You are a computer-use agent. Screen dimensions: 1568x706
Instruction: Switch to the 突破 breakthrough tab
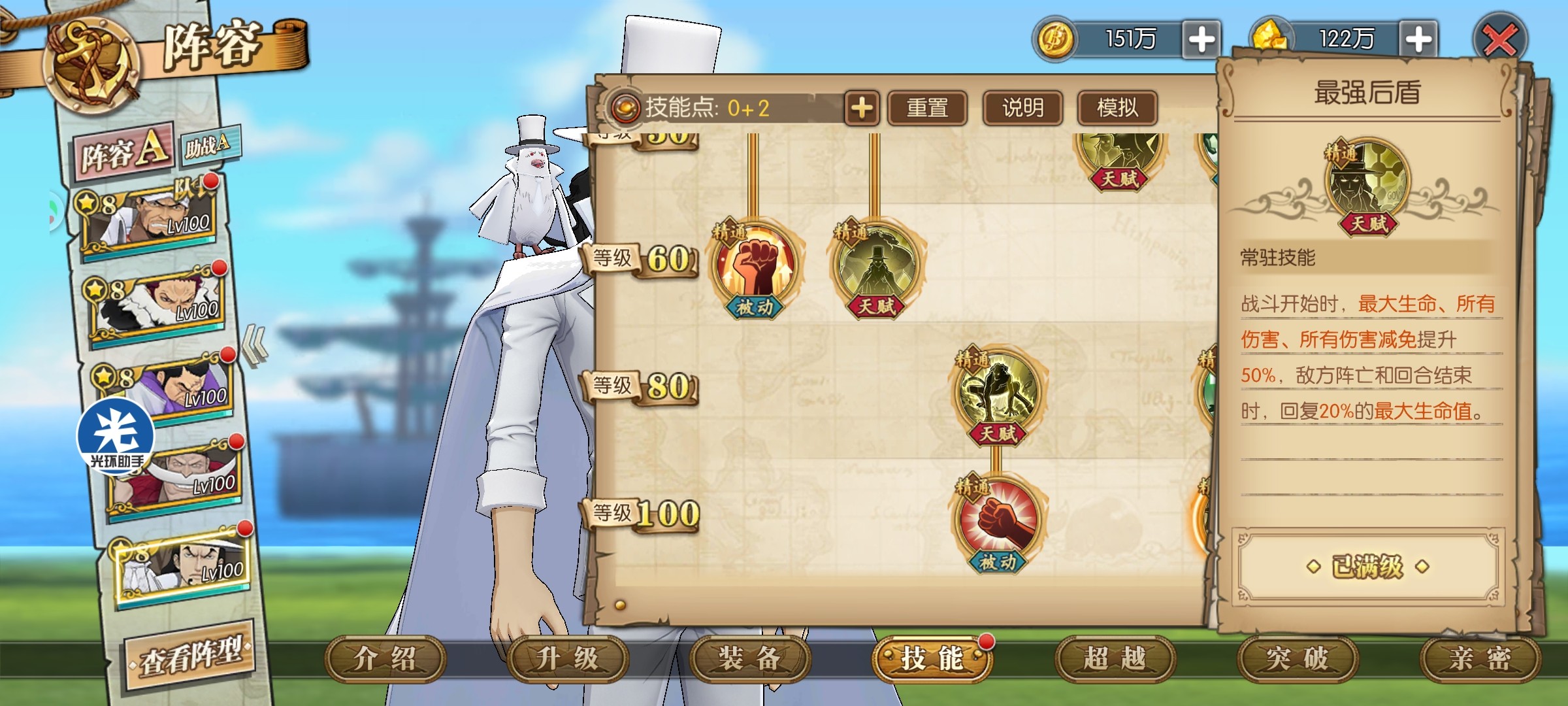pyautogui.click(x=1298, y=659)
